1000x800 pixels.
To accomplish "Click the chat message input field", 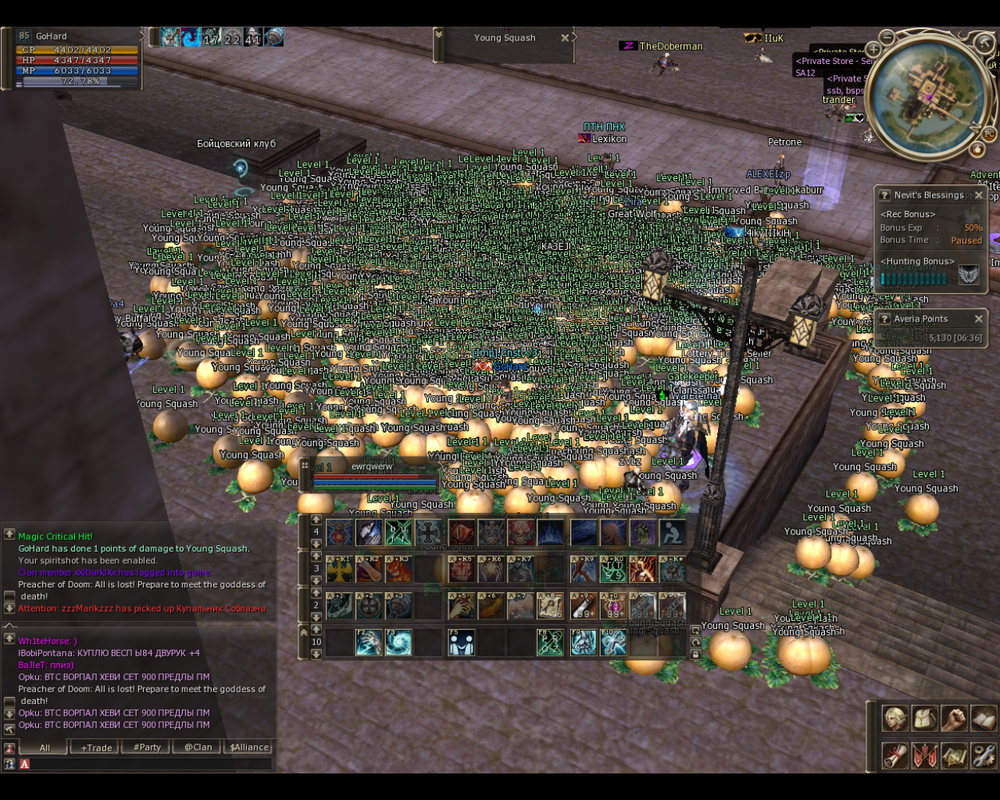I will click(150, 764).
